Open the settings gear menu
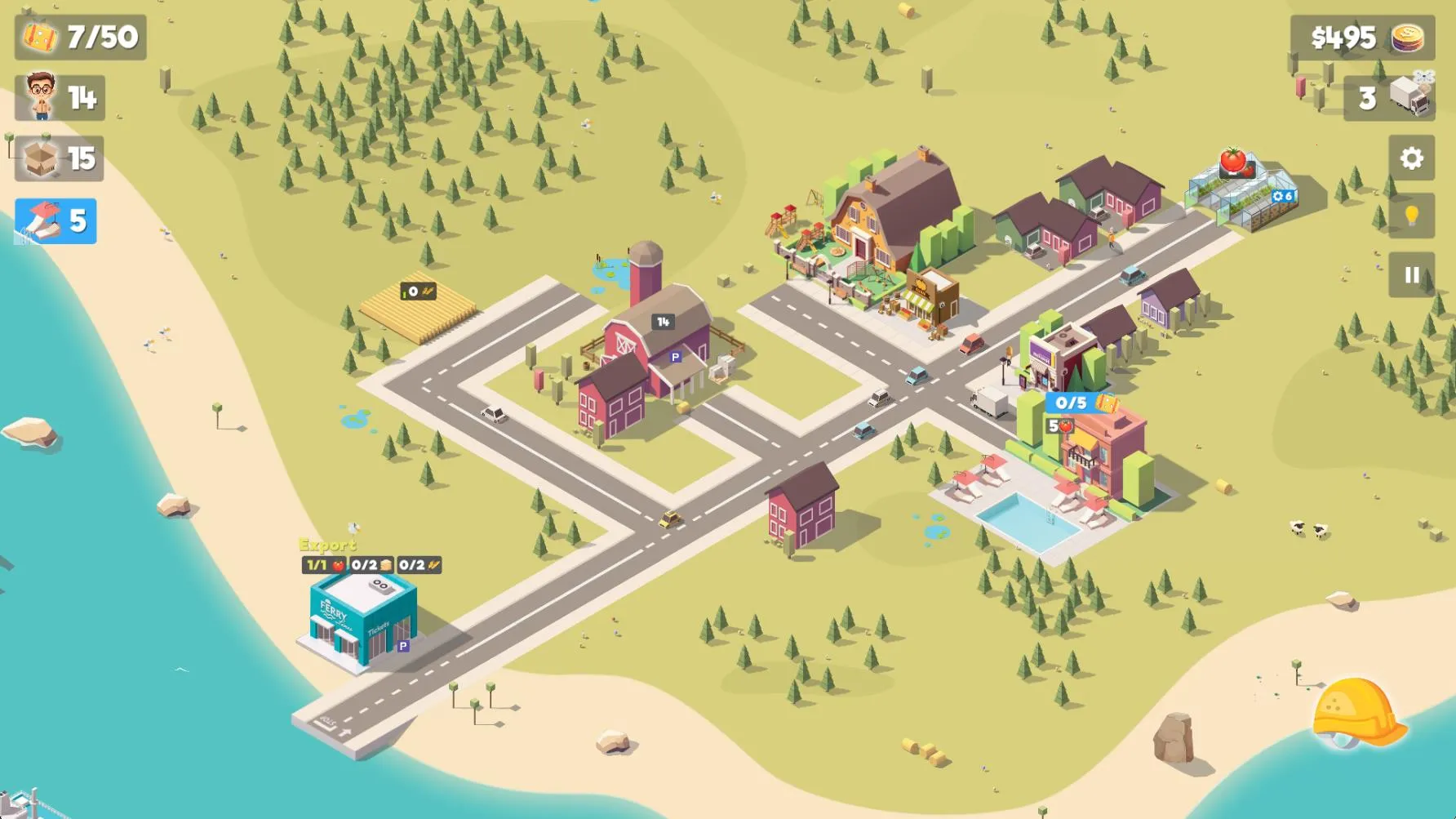Viewport: 1456px width, 819px height. coord(1411,158)
